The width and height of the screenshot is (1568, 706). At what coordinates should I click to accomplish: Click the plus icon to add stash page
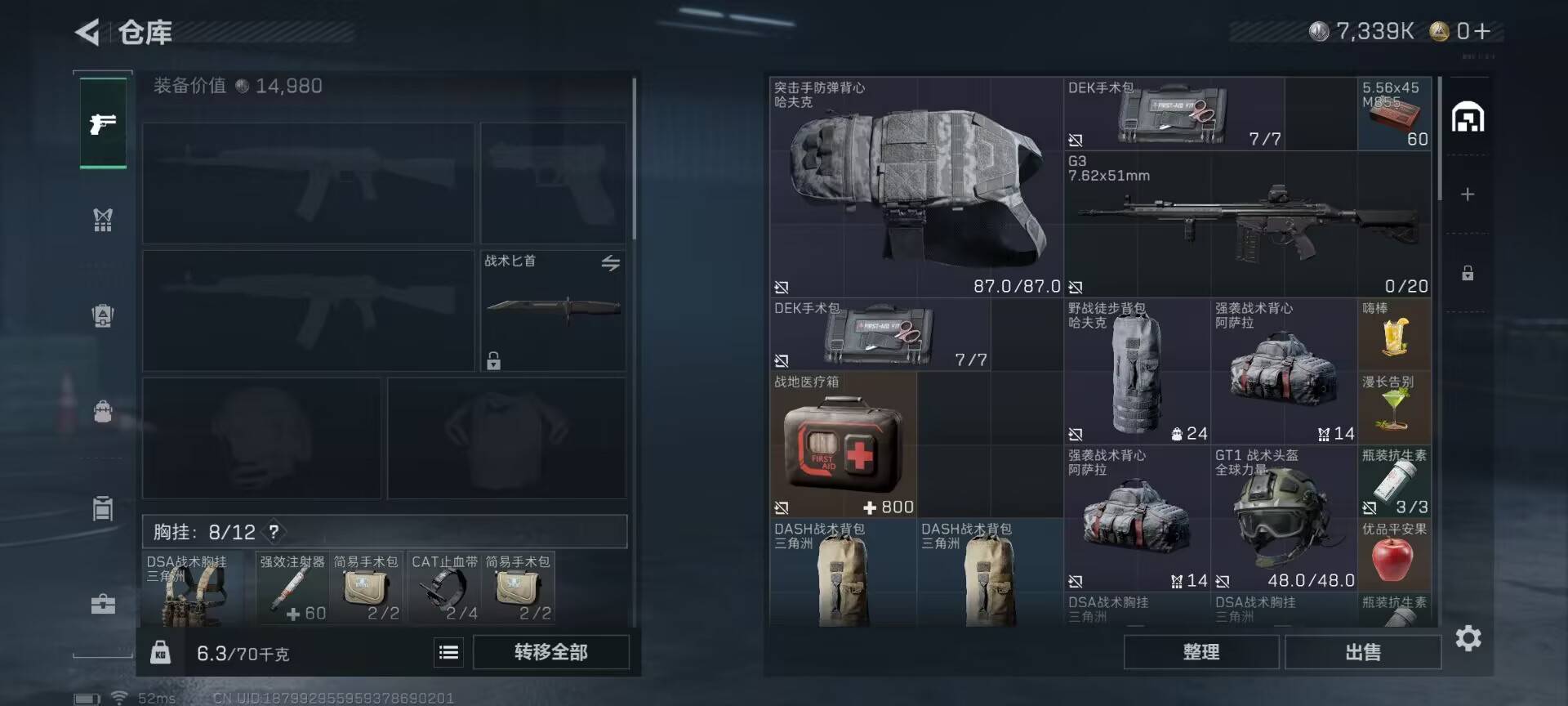click(1468, 194)
